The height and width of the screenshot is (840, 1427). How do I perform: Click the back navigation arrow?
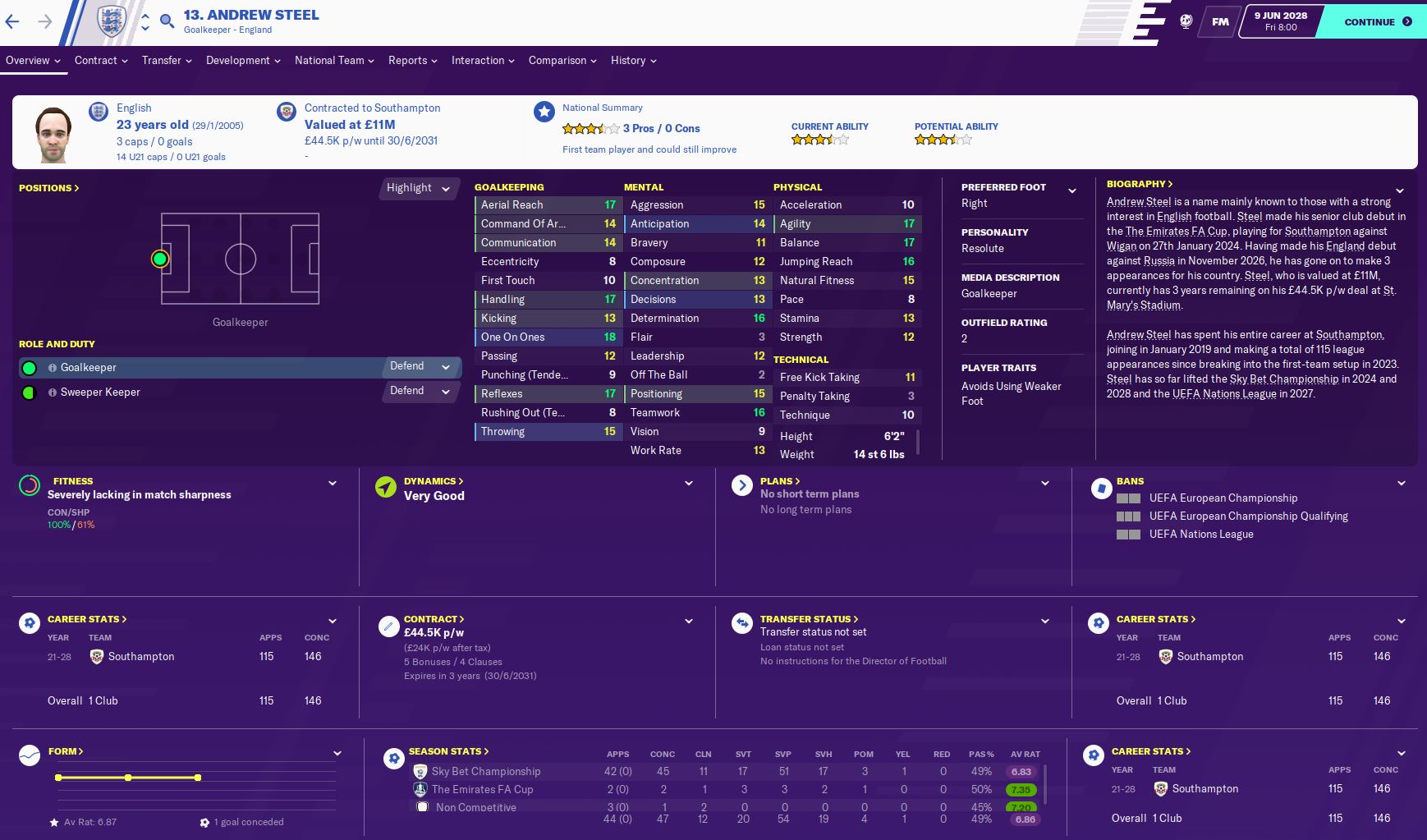pyautogui.click(x=13, y=22)
